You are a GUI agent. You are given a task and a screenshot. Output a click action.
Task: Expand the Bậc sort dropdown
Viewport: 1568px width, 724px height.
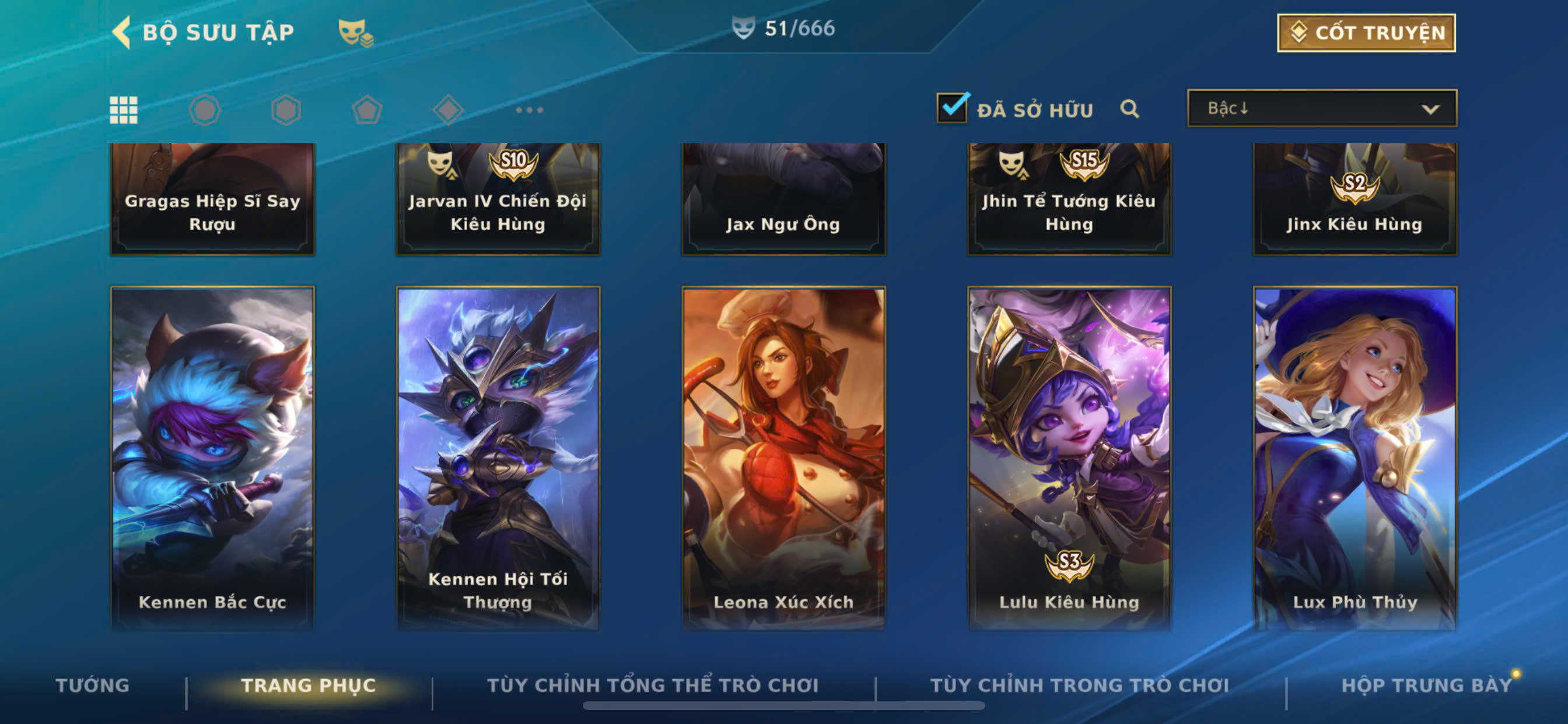(x=1321, y=108)
